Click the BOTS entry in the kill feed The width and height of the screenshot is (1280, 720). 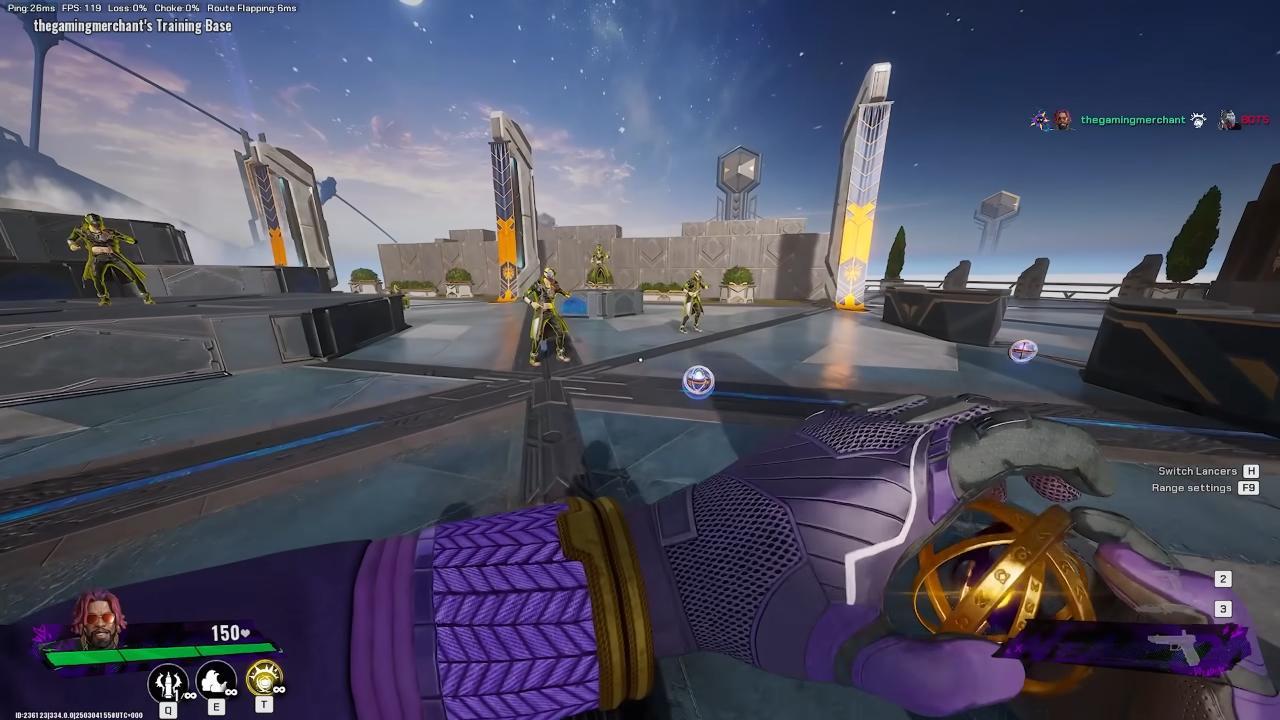(1254, 120)
